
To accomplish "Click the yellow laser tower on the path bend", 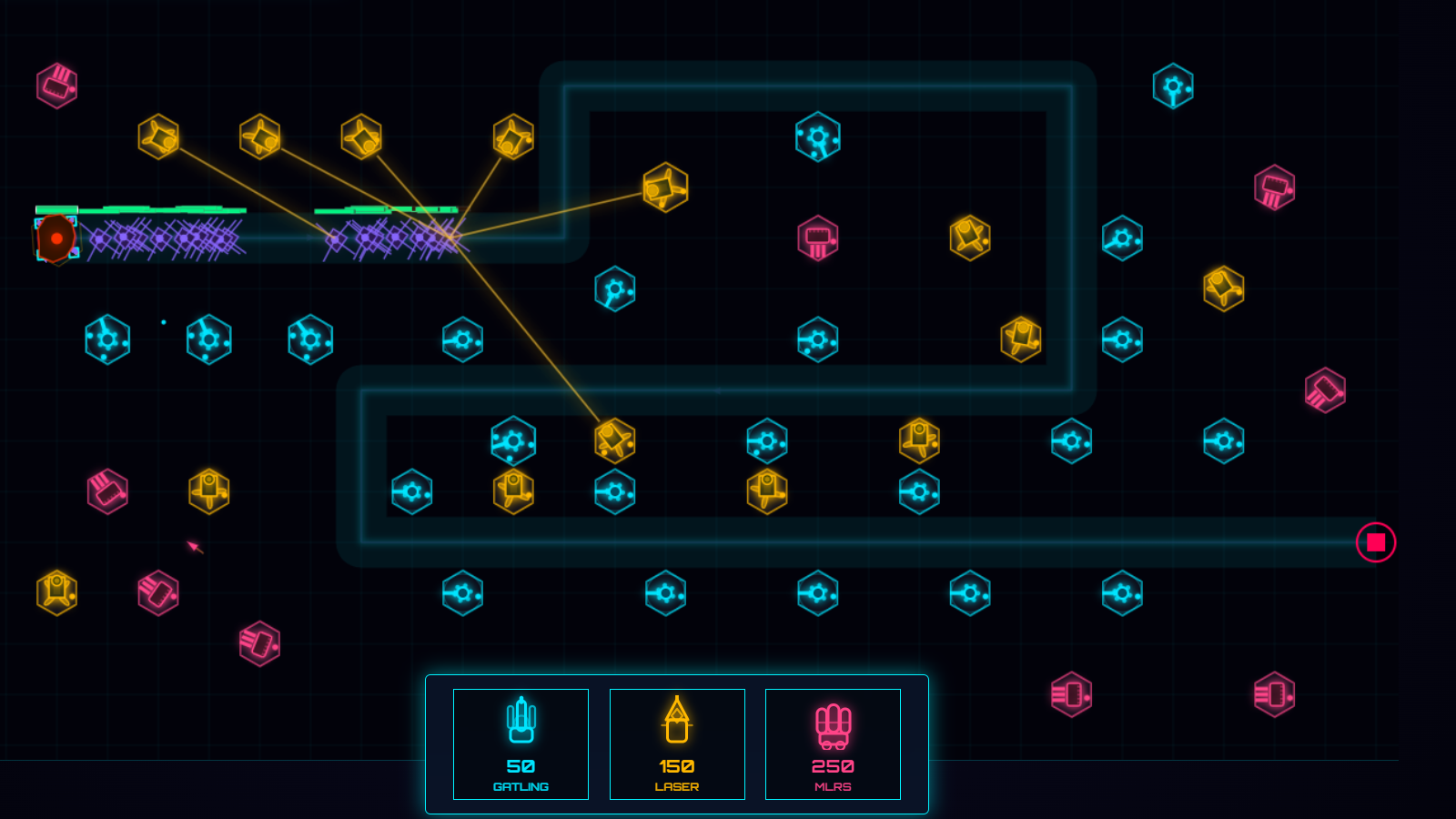I will tap(665, 187).
